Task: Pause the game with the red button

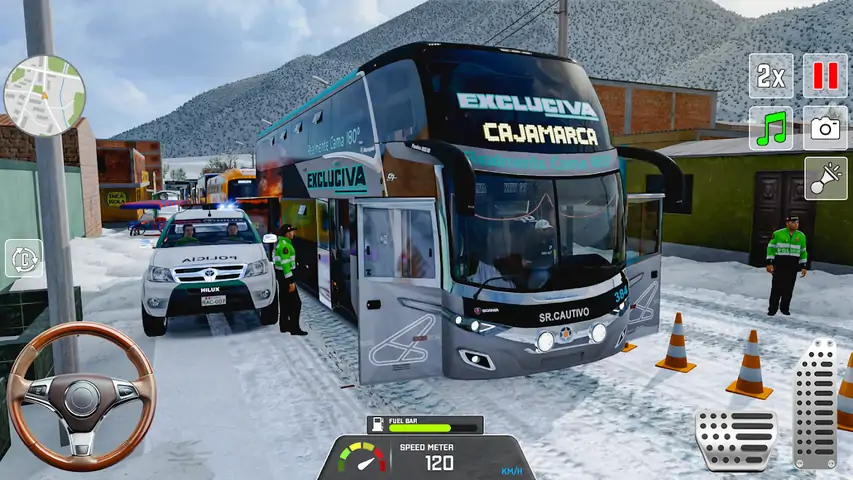Action: pyautogui.click(x=825, y=76)
